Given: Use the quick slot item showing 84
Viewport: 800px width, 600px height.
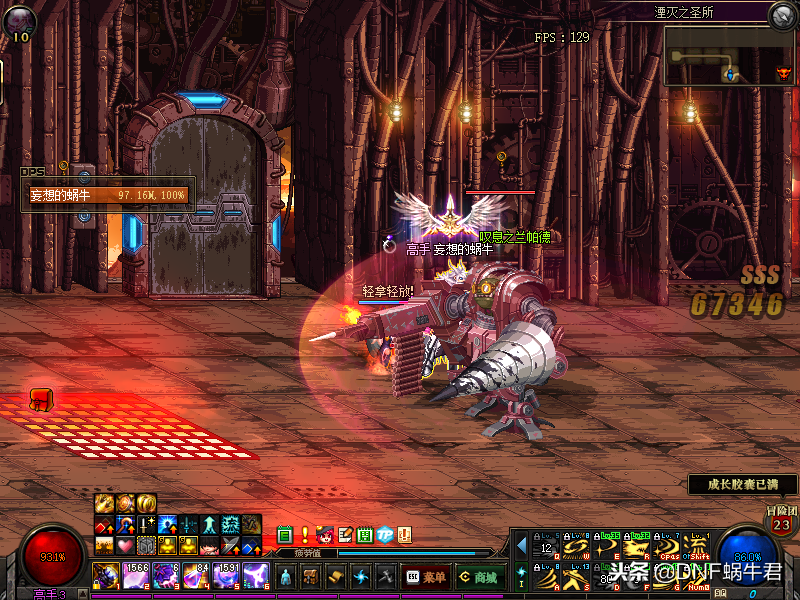Looking at the screenshot, I should pyautogui.click(x=196, y=576).
